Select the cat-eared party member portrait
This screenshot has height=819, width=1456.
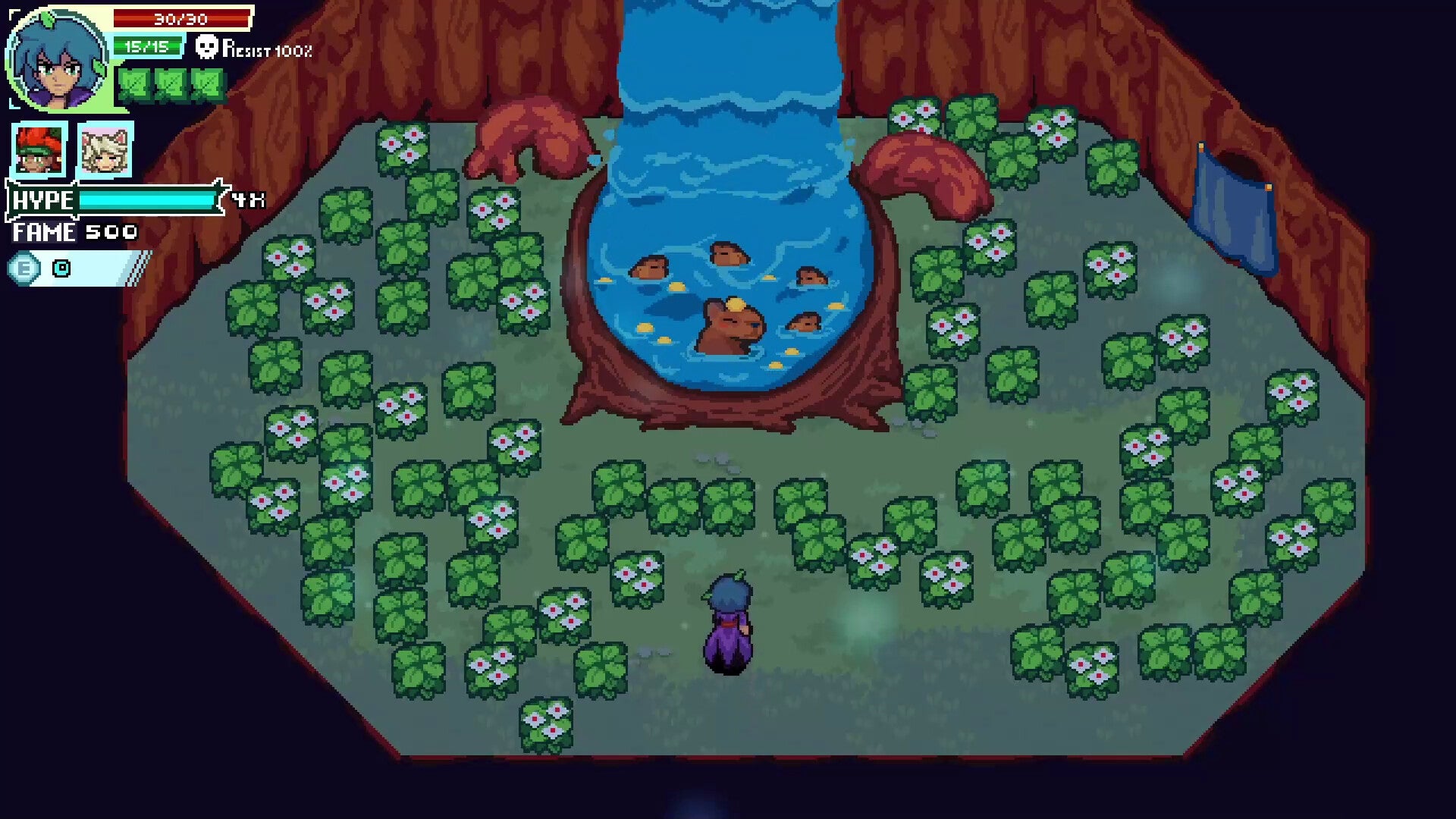[104, 150]
